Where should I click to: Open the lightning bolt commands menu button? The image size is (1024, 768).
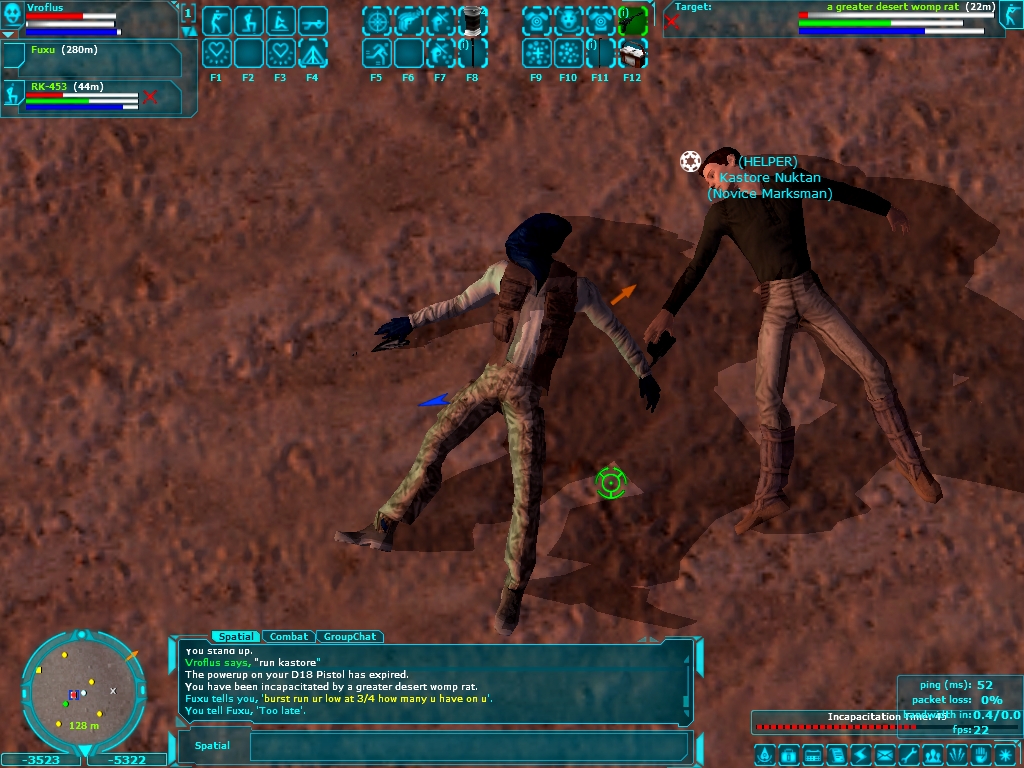pyautogui.click(x=860, y=754)
